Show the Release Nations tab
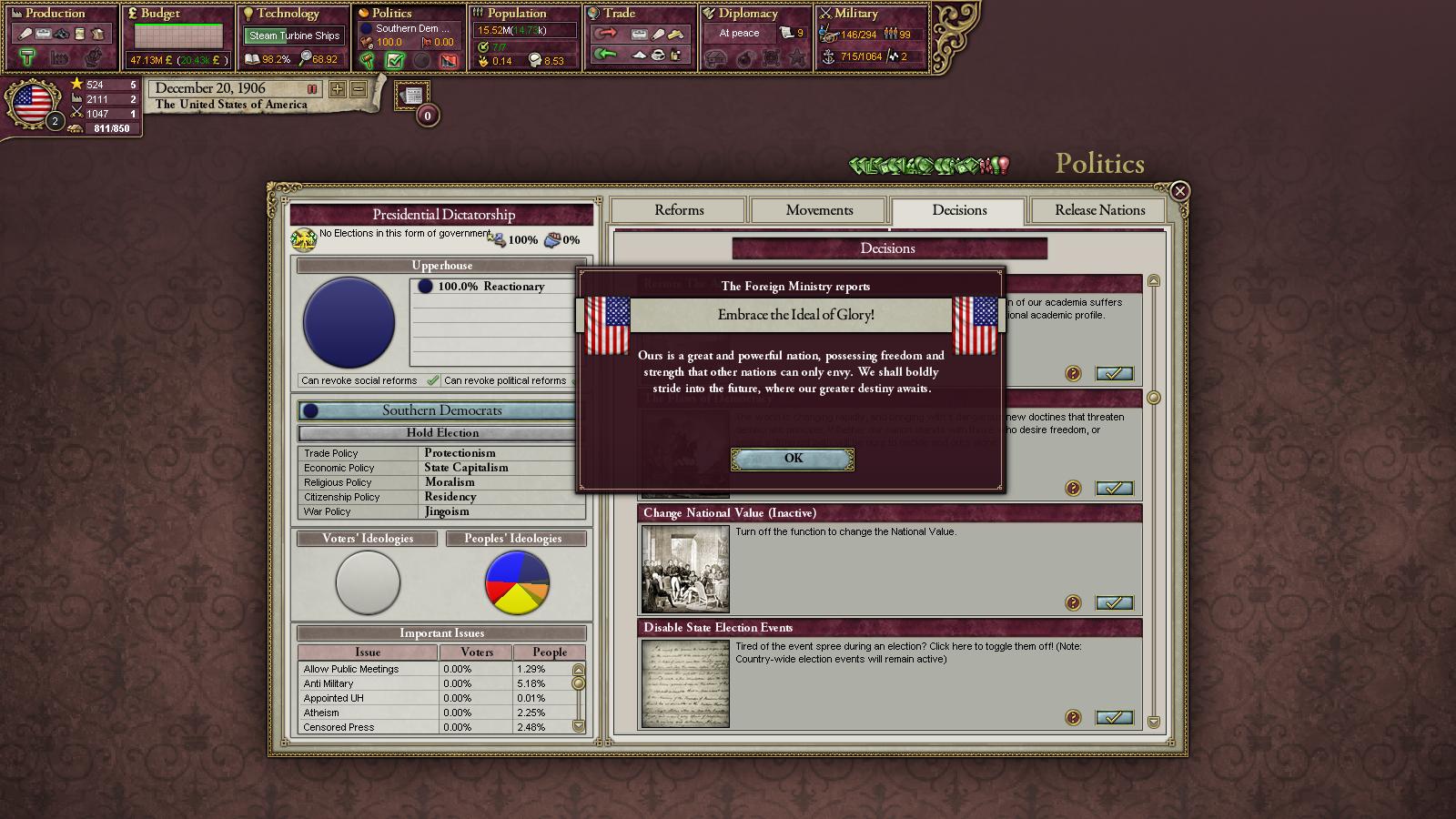The image size is (1456, 819). tap(1099, 210)
